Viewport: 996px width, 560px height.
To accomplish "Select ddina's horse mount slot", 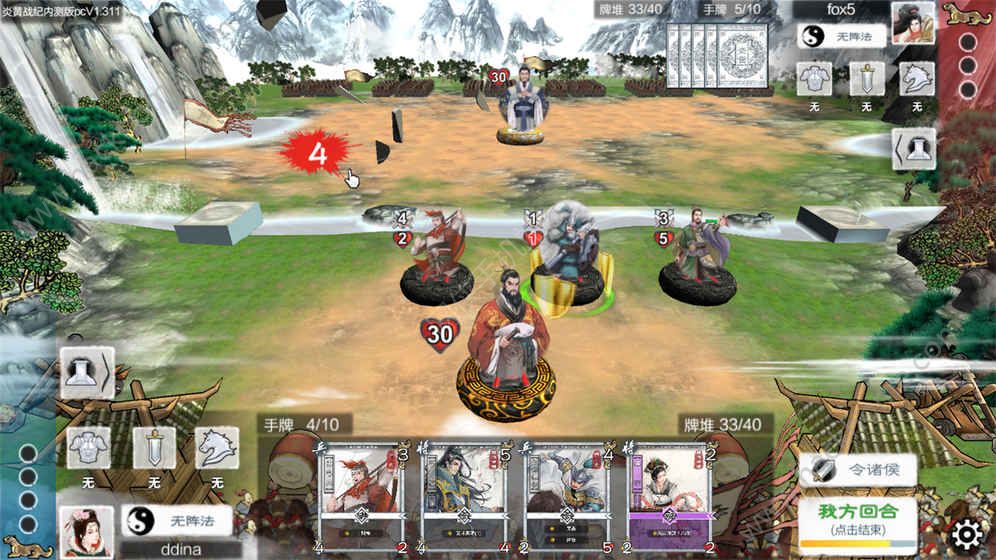I will [216, 449].
